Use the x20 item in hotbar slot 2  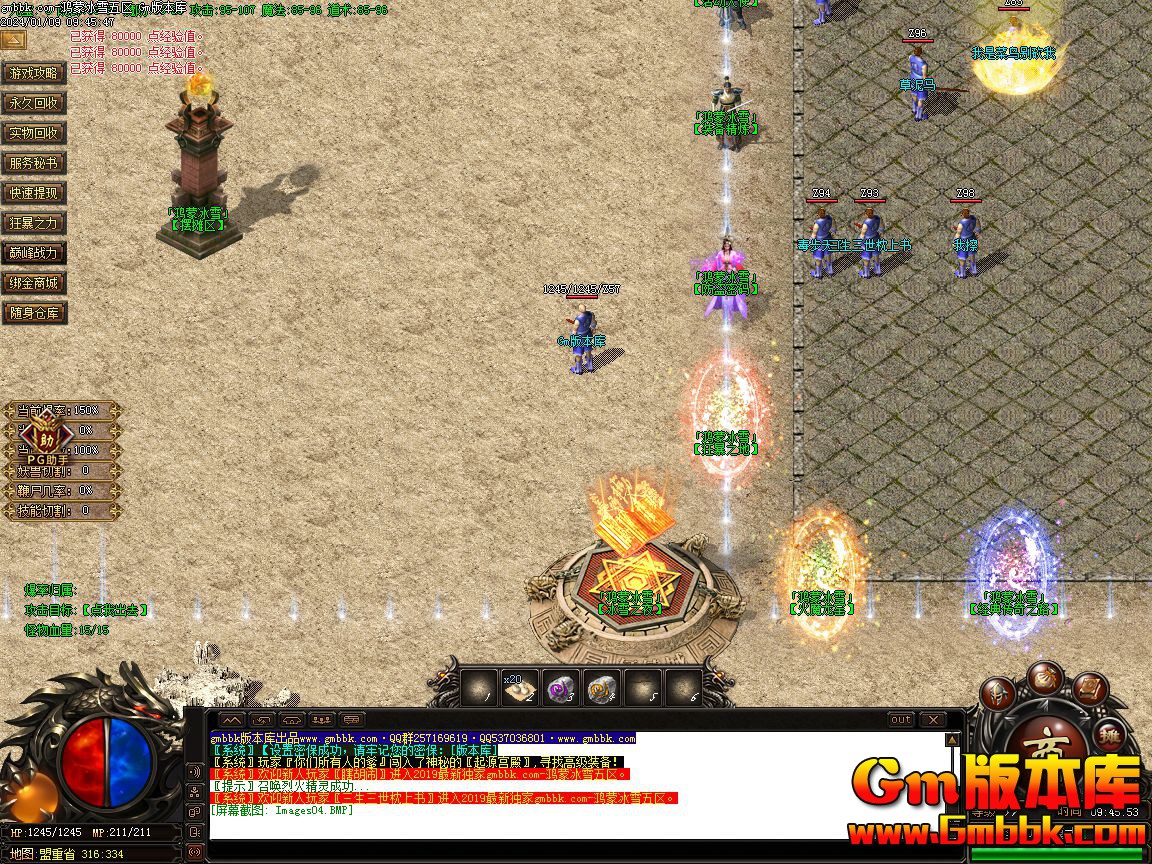[x=517, y=689]
